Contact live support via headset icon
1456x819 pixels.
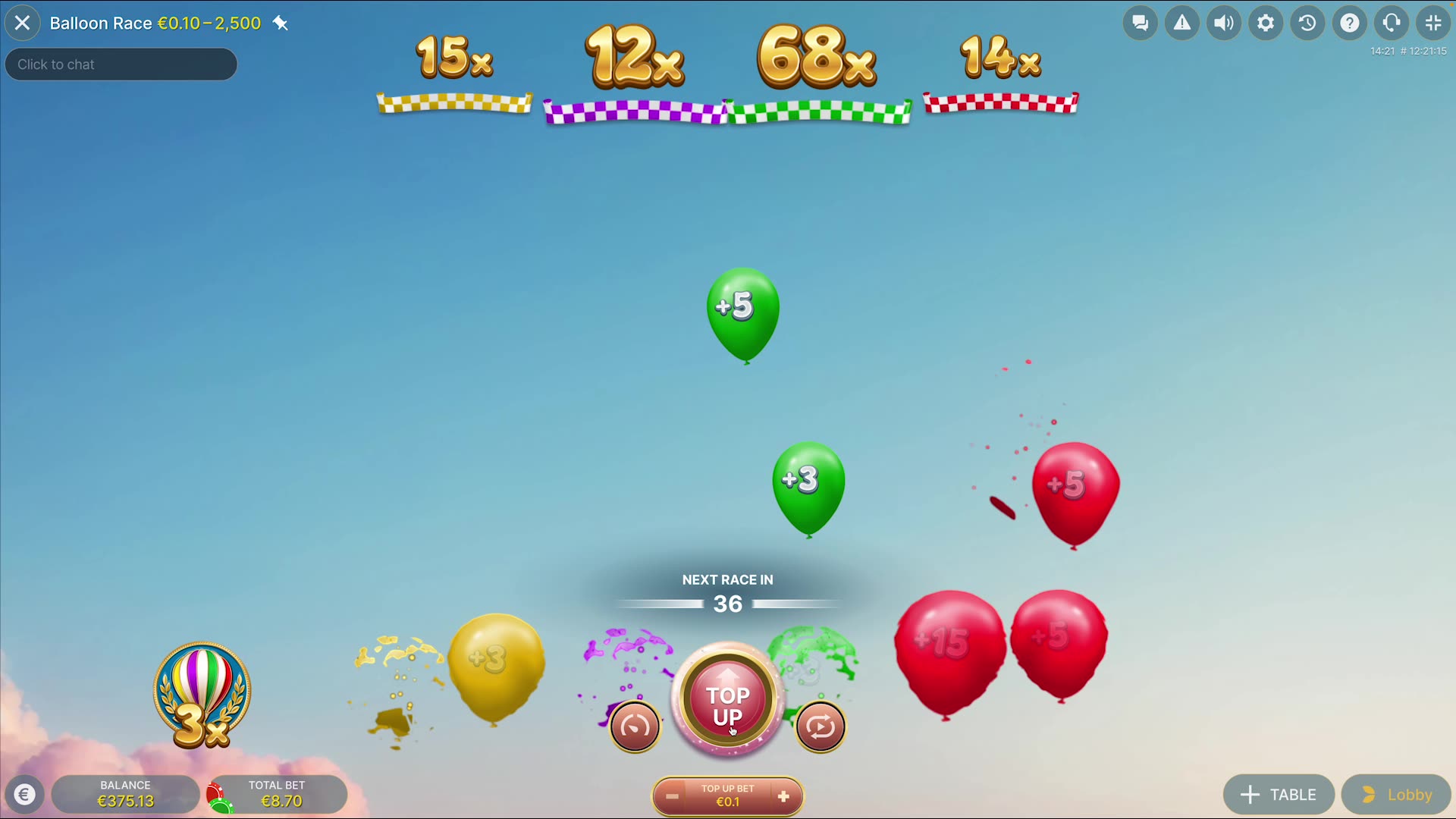pos(1391,23)
